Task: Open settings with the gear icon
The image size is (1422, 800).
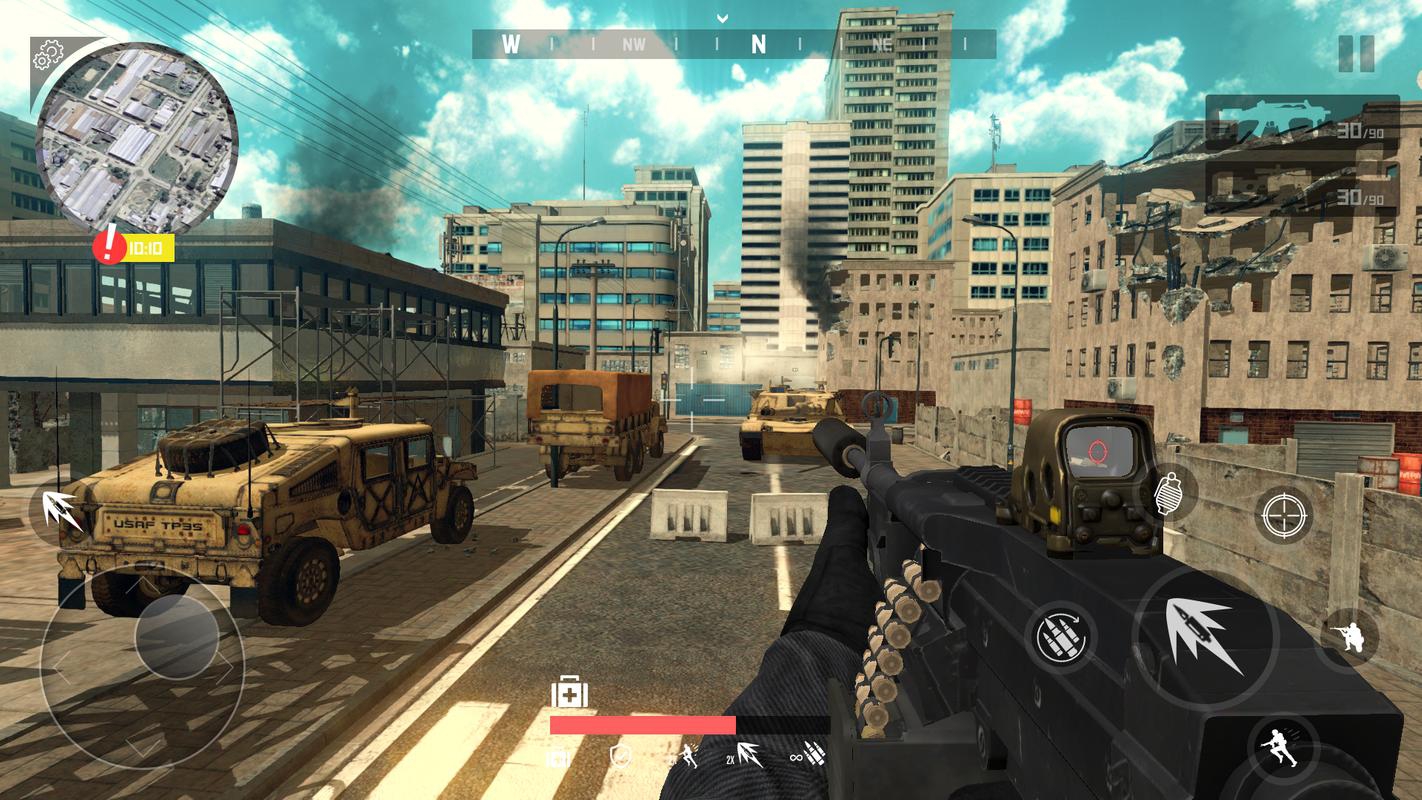Action: coord(48,57)
